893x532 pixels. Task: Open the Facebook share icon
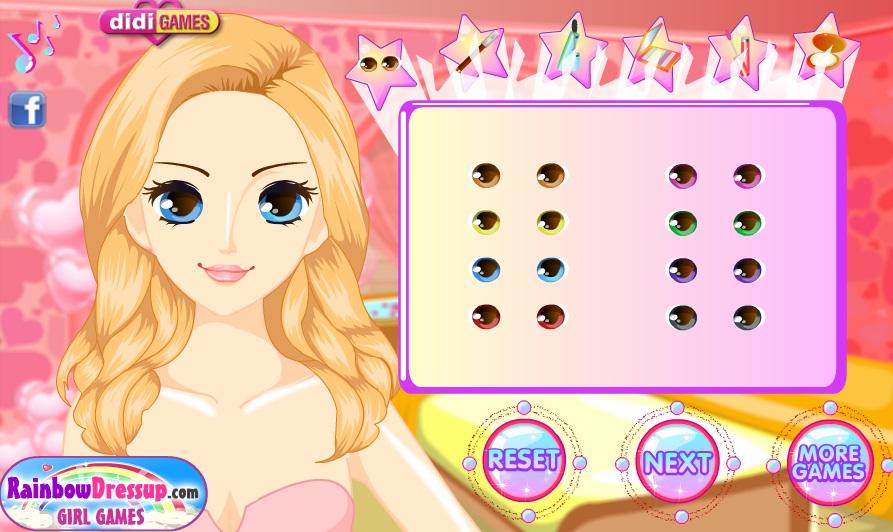[x=27, y=109]
